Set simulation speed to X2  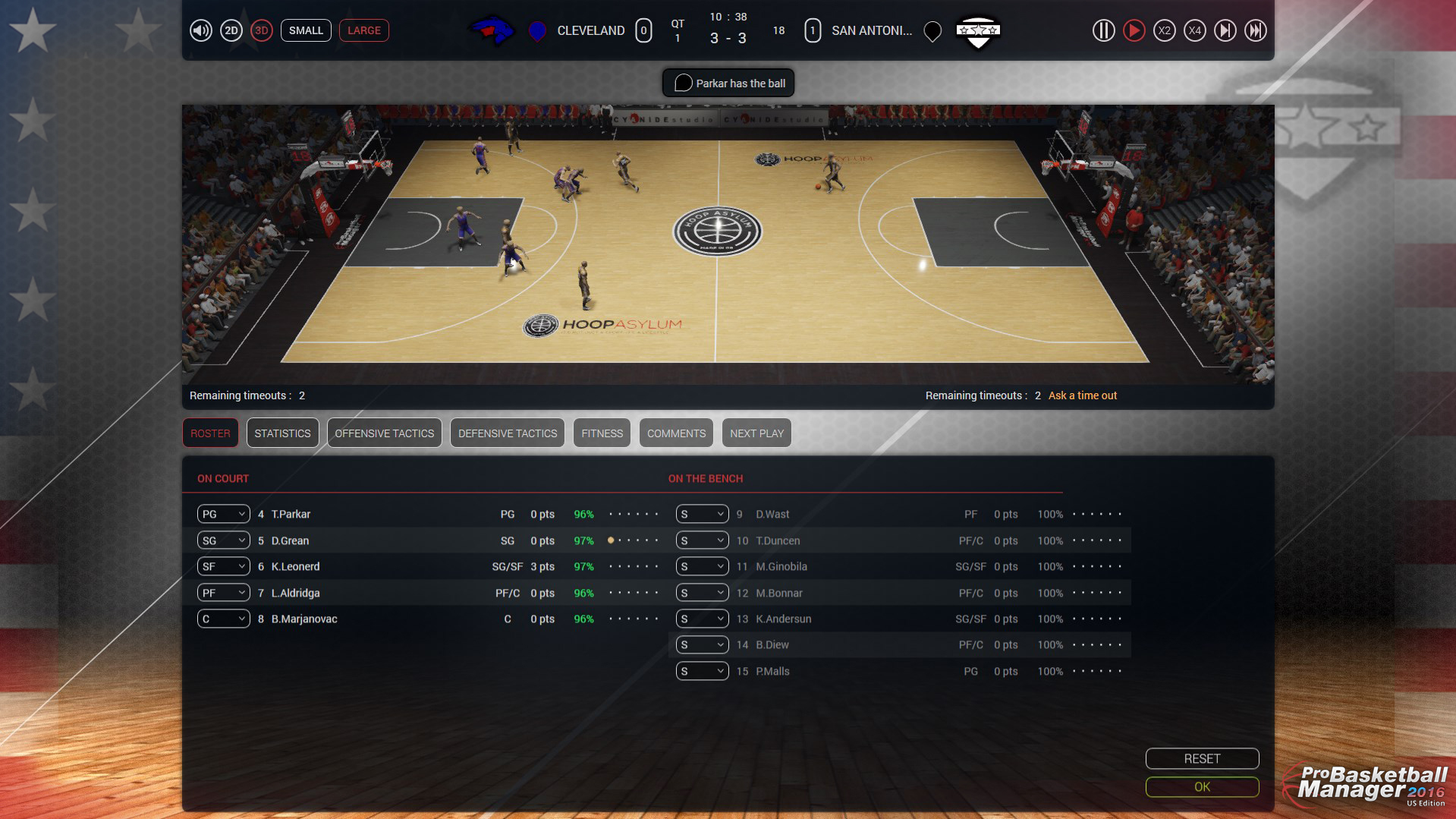(x=1165, y=30)
